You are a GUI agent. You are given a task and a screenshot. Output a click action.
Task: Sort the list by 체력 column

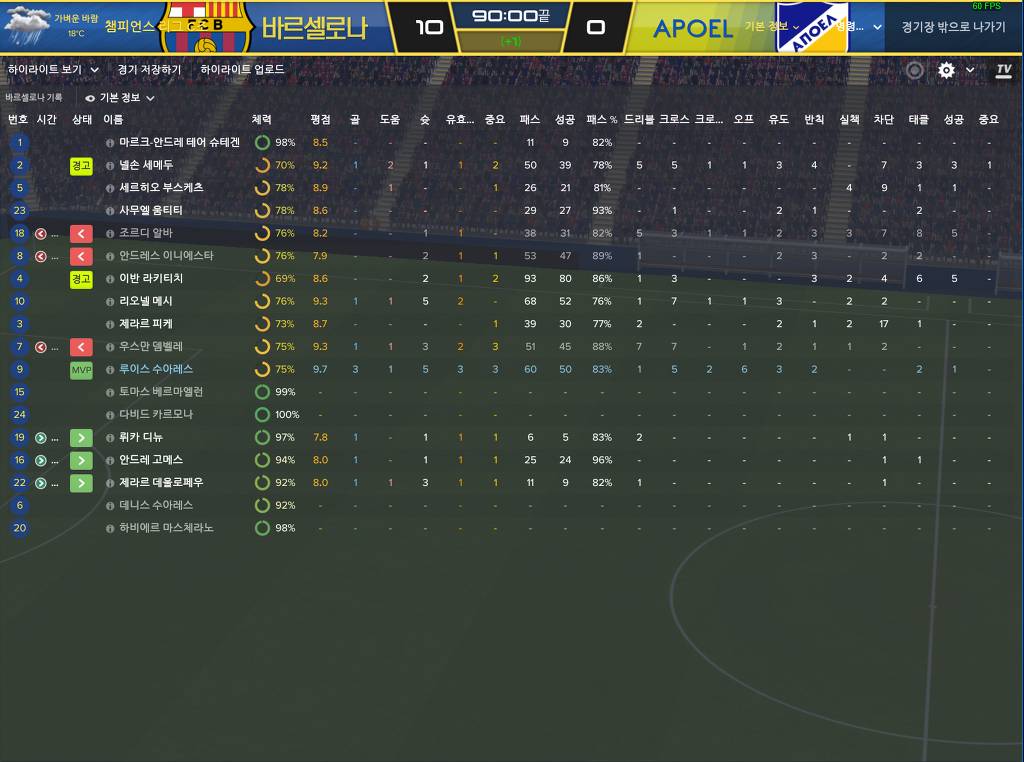pyautogui.click(x=261, y=119)
